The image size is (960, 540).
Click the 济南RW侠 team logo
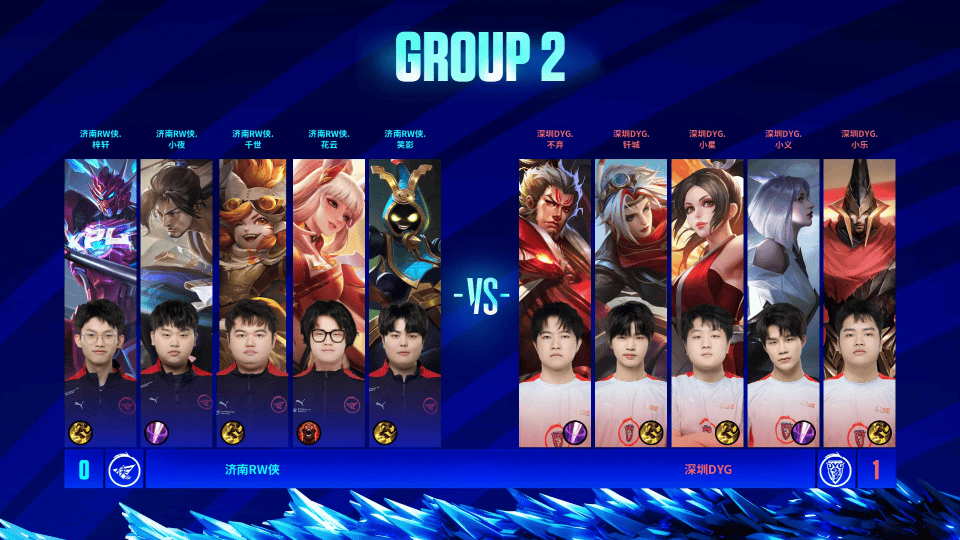coord(124,469)
